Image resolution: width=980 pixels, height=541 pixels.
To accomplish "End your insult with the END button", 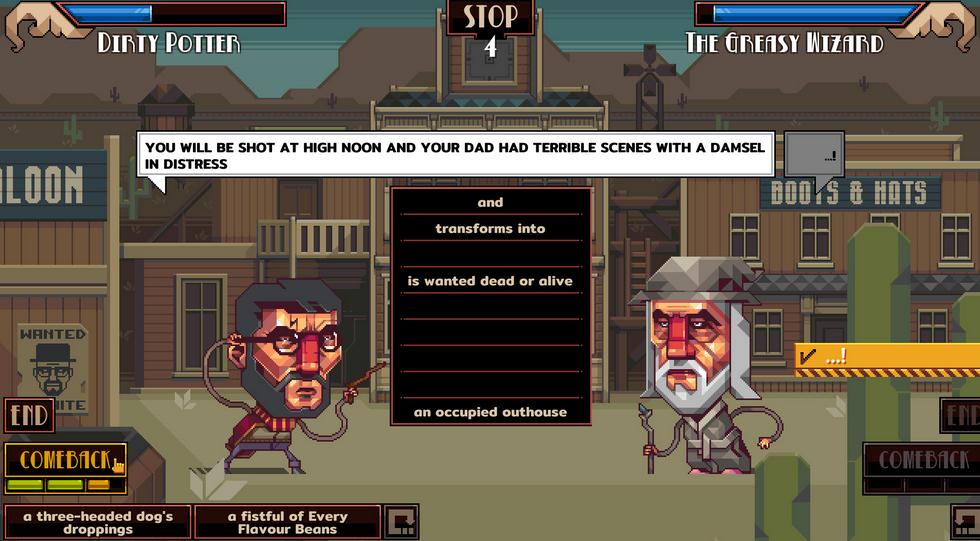I will (28, 415).
